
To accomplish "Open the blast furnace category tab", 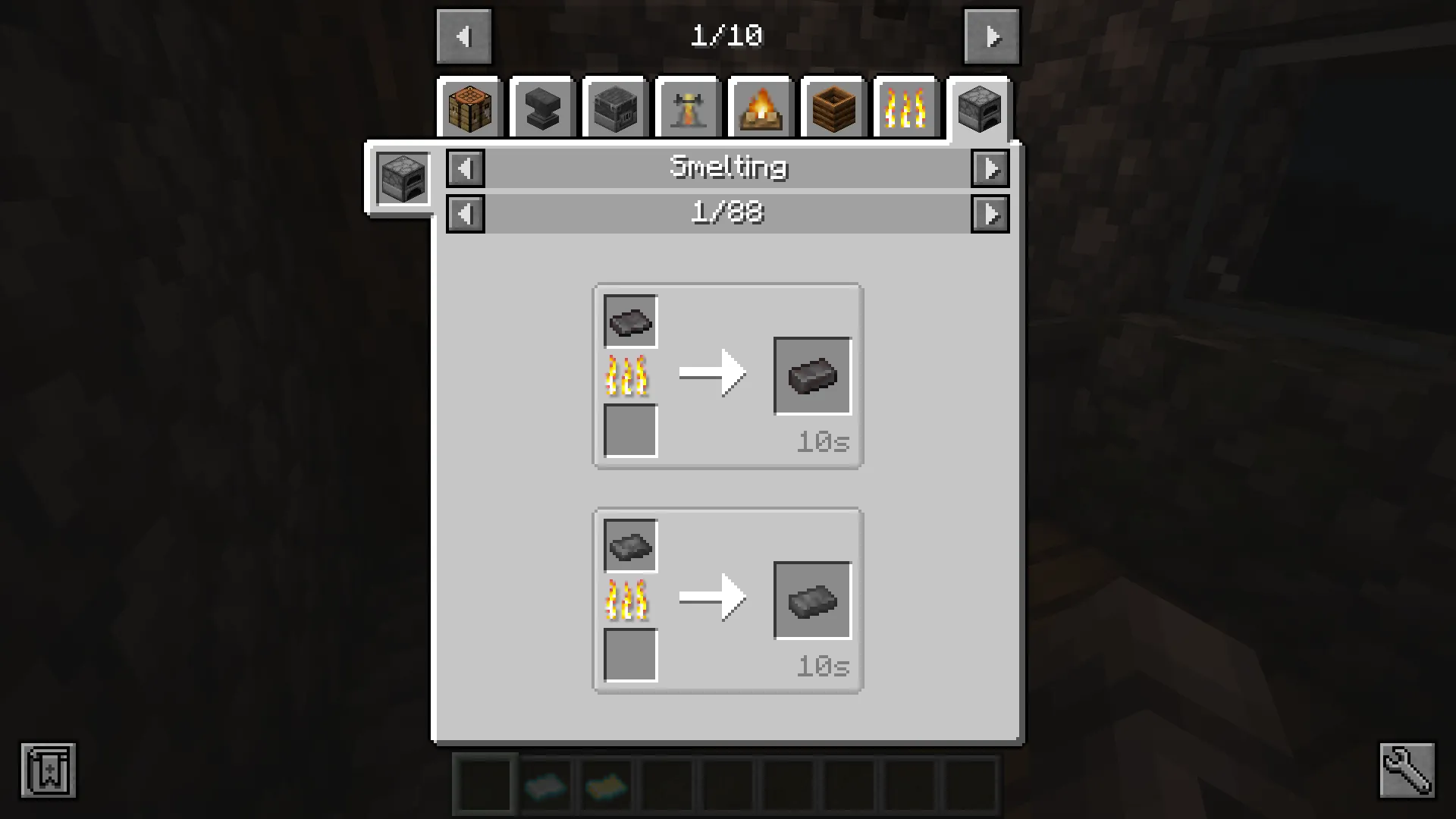I will tap(615, 108).
